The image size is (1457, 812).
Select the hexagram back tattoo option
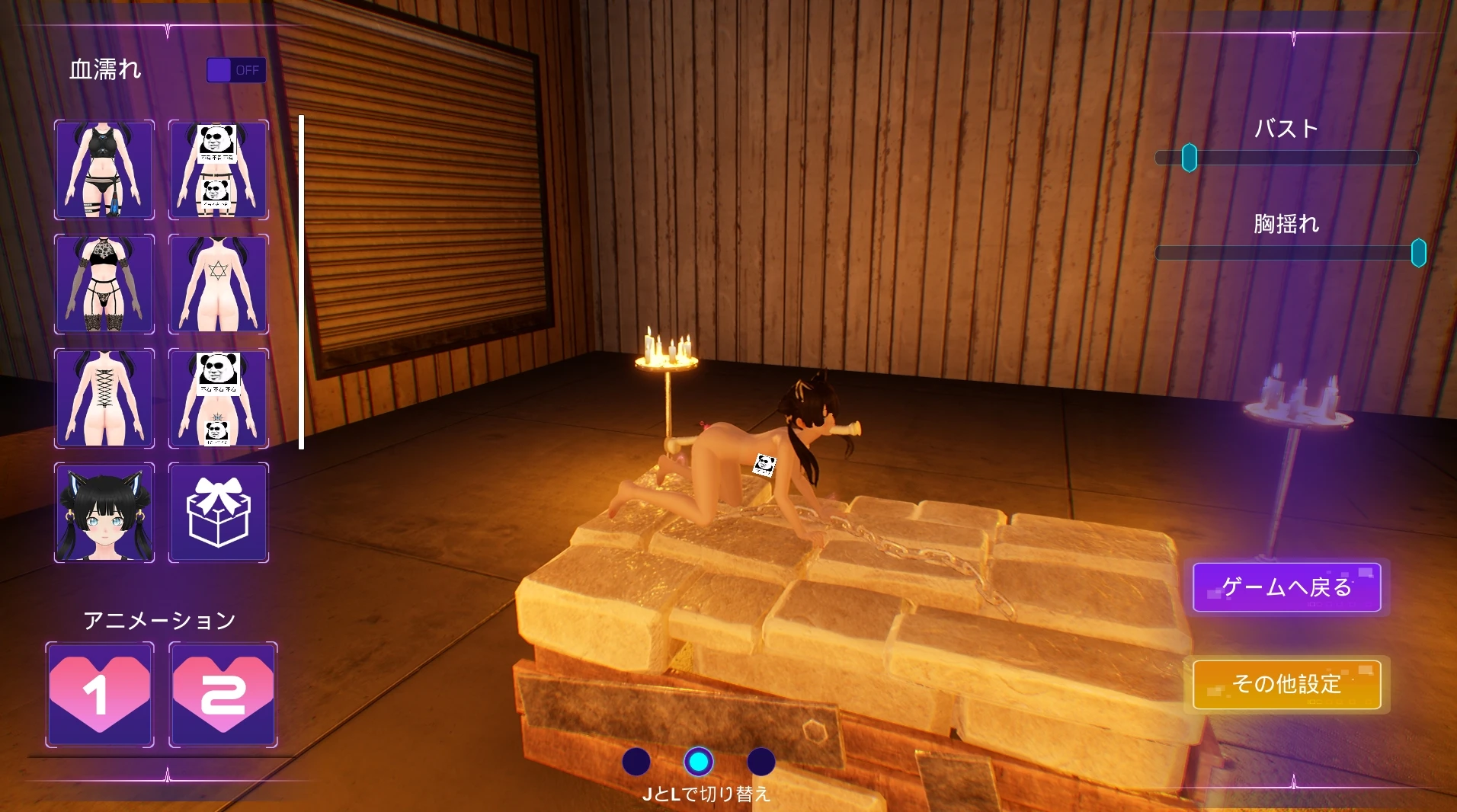coord(219,284)
